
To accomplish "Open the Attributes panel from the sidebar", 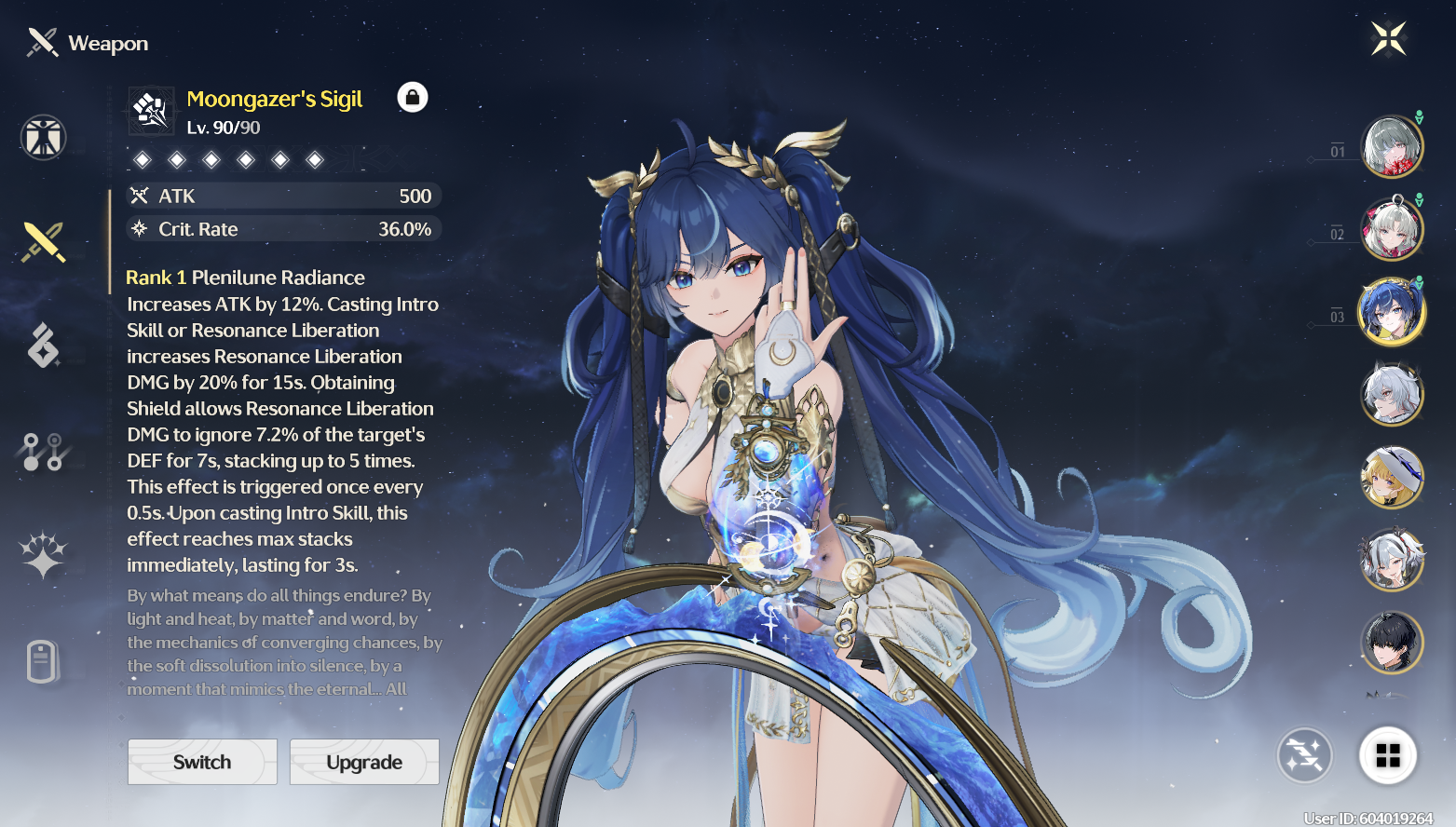I will coord(43,137).
